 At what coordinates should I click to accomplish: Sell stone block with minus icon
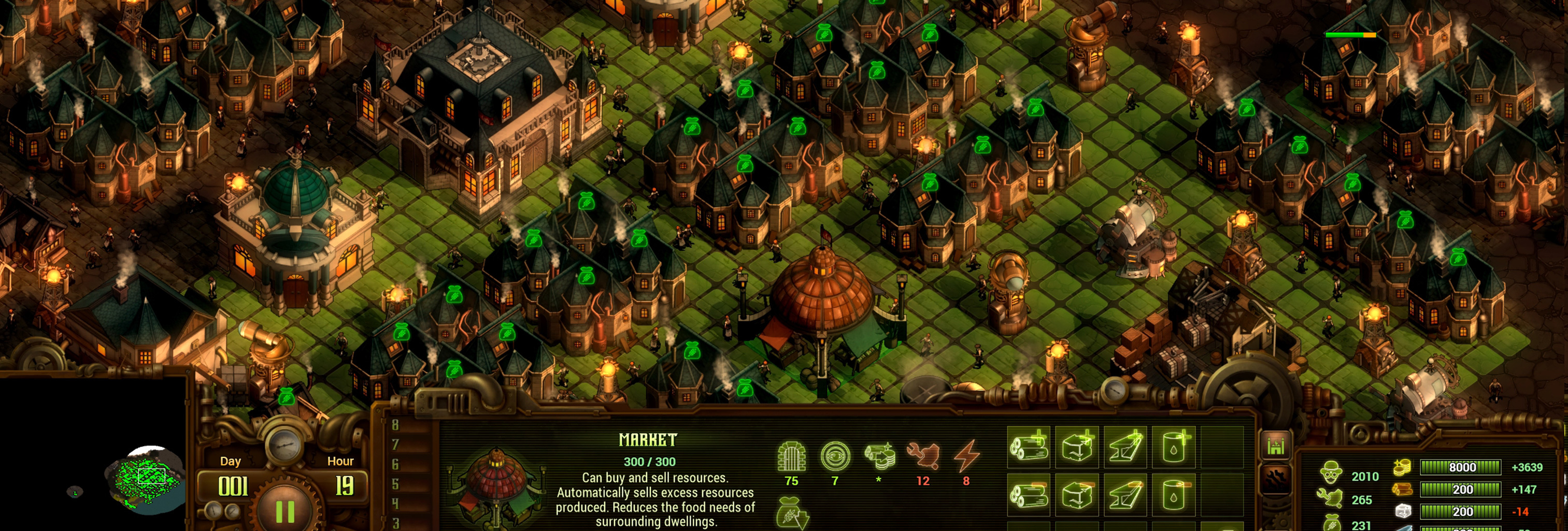[1077, 495]
